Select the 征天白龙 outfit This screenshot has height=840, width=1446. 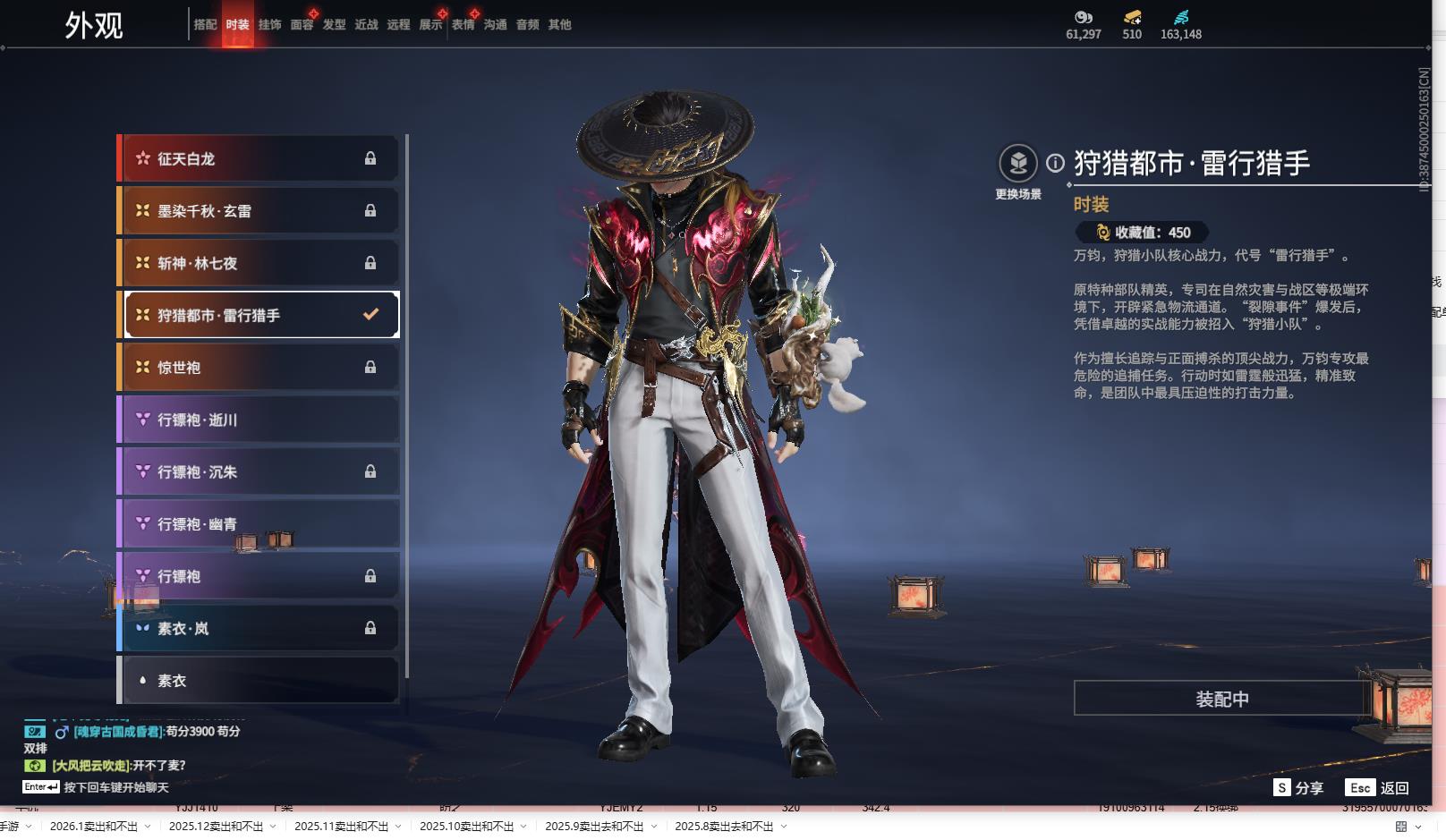point(259,158)
